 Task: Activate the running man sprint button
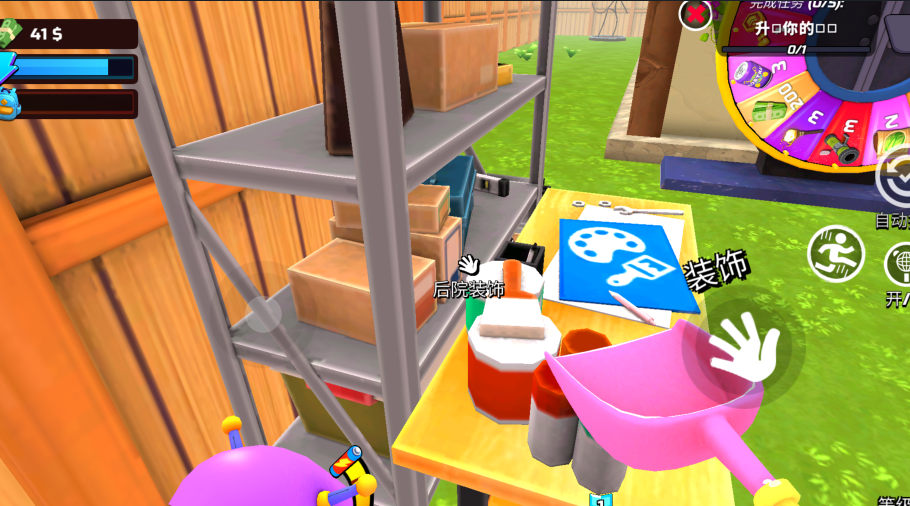pyautogui.click(x=836, y=254)
